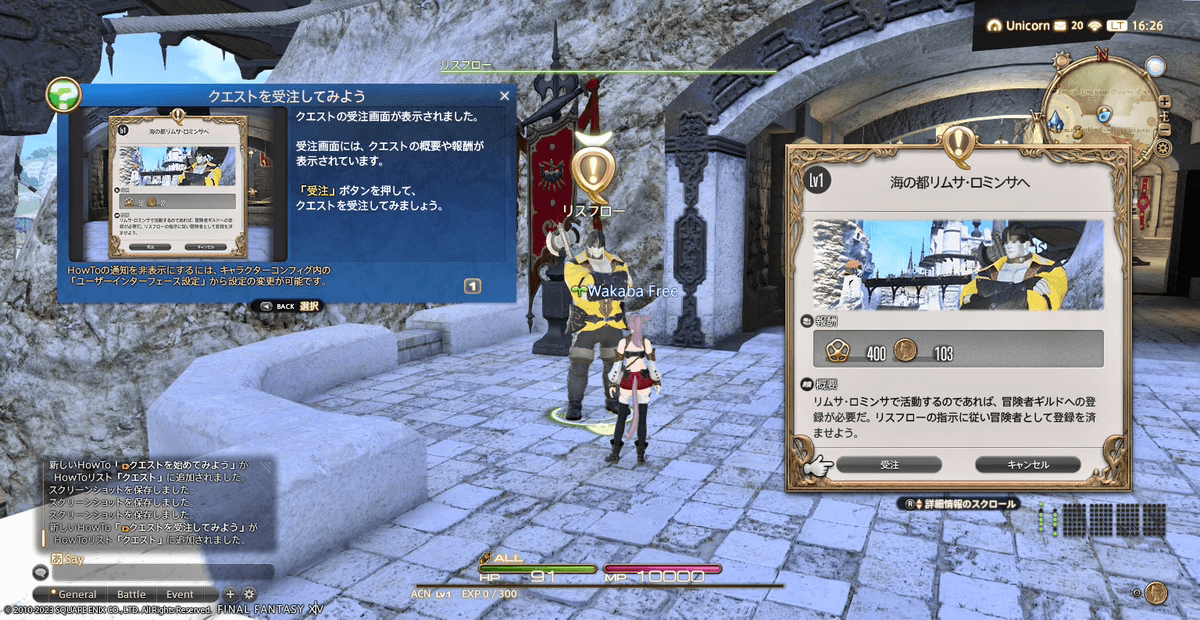Add a new chat tab with plus
Screen dimensions: 1200x620
[230, 594]
